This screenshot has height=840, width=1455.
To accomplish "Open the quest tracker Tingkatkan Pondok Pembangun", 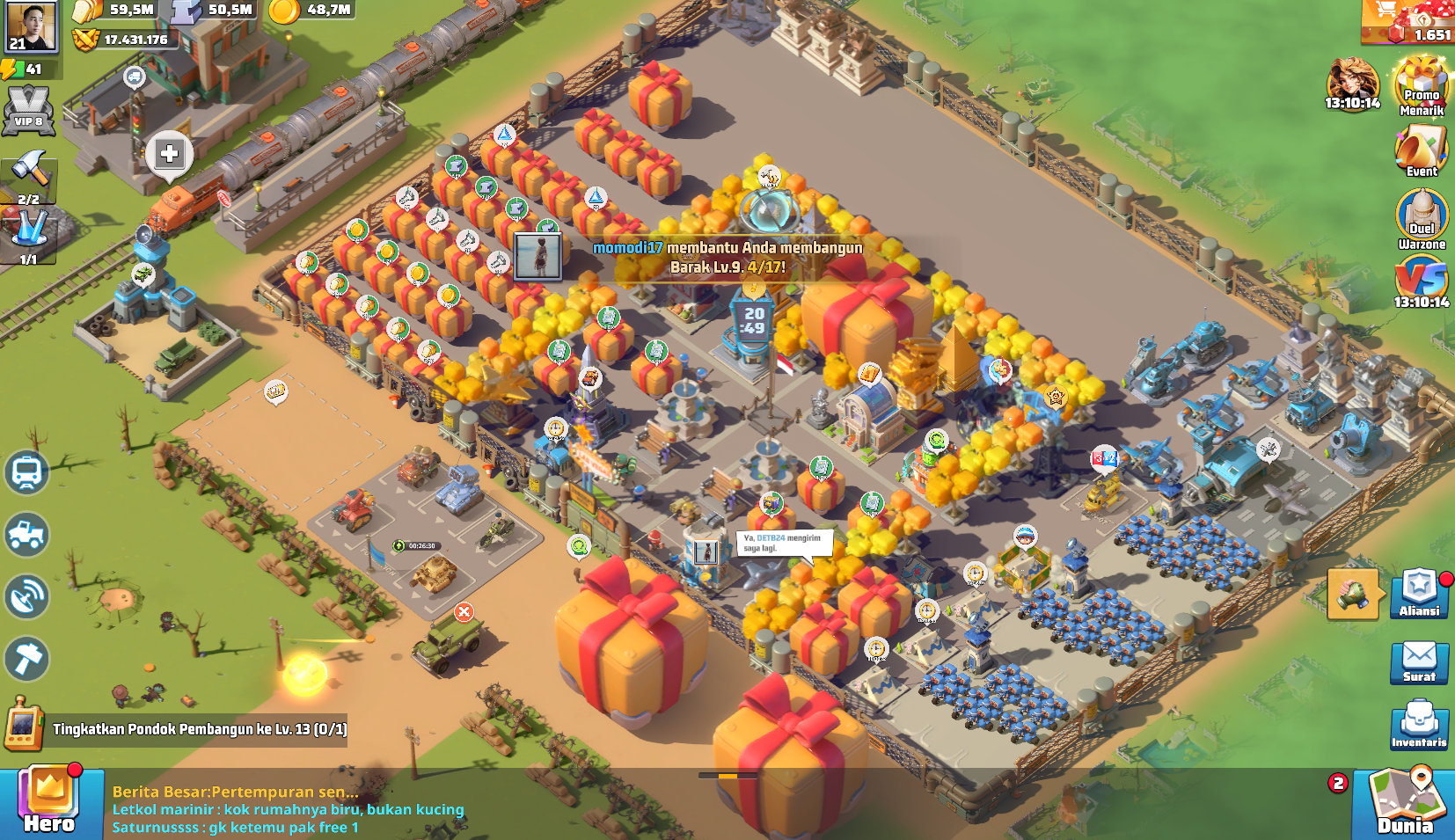I will (199, 729).
